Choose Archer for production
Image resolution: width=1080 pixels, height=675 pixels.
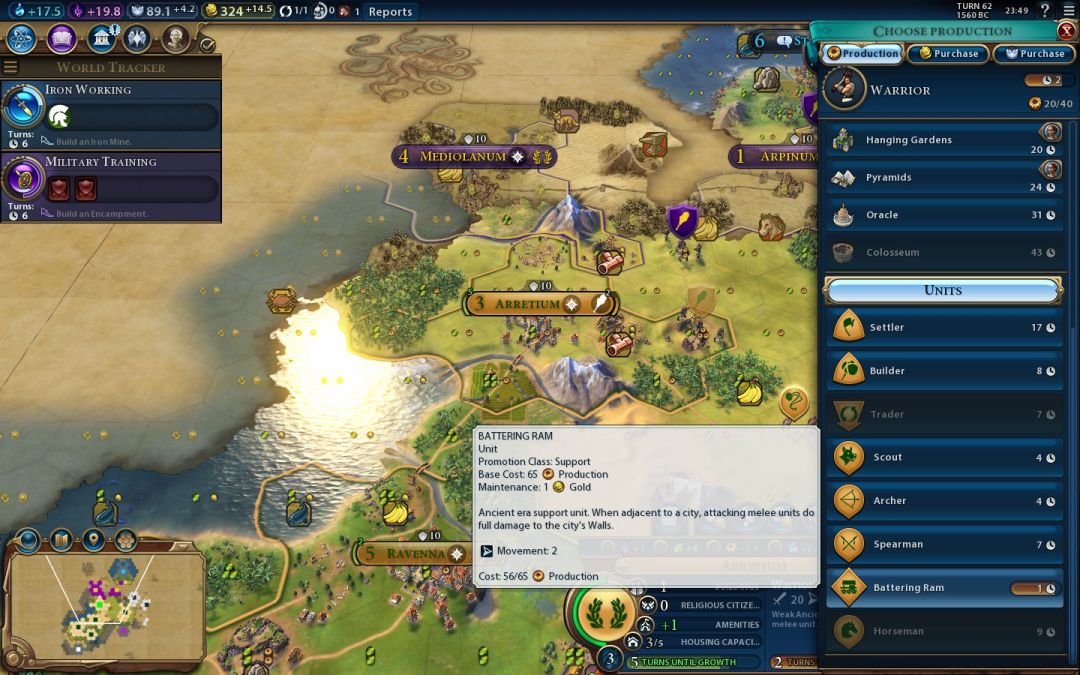click(x=944, y=501)
